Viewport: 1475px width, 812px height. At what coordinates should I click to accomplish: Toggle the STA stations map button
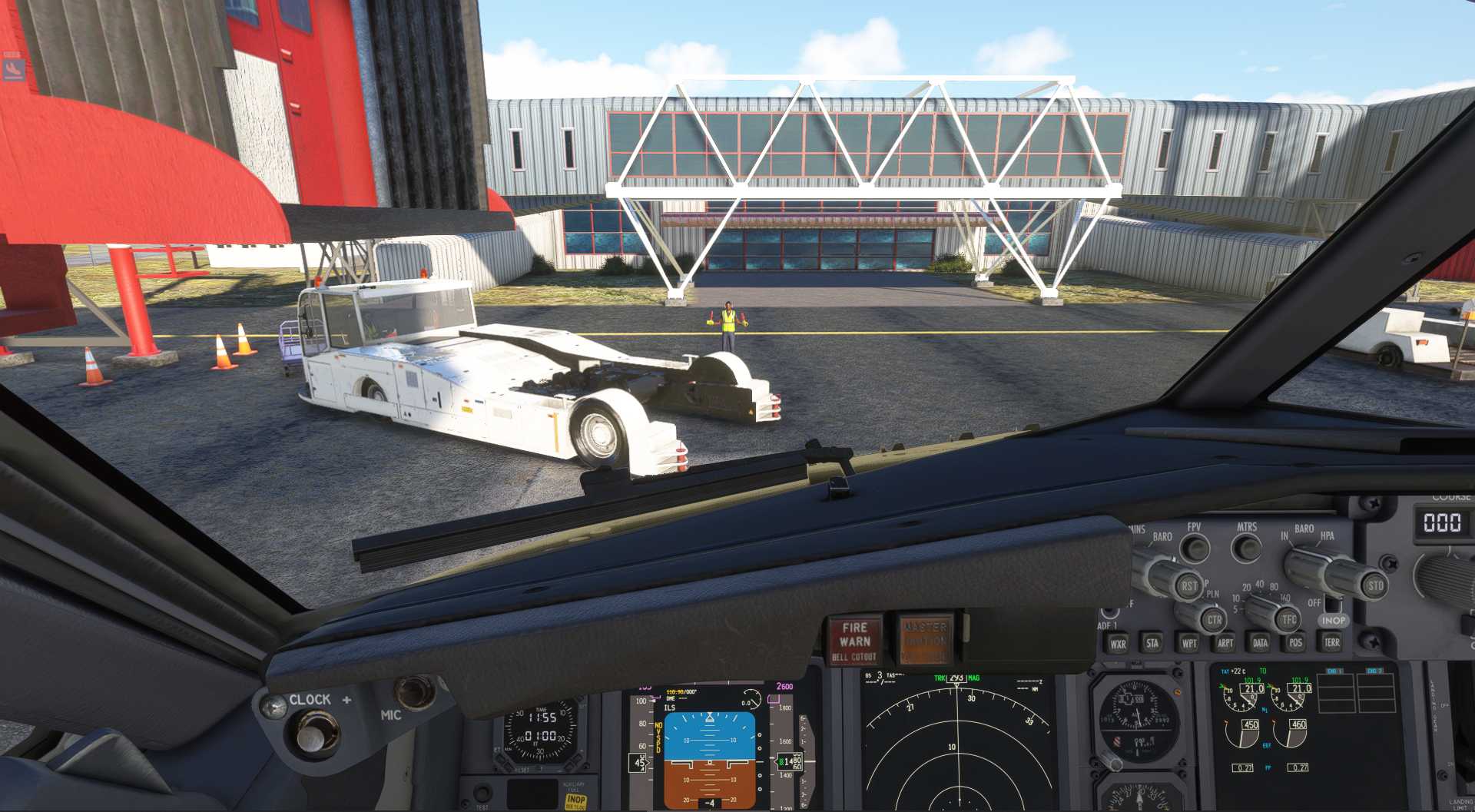click(1152, 643)
